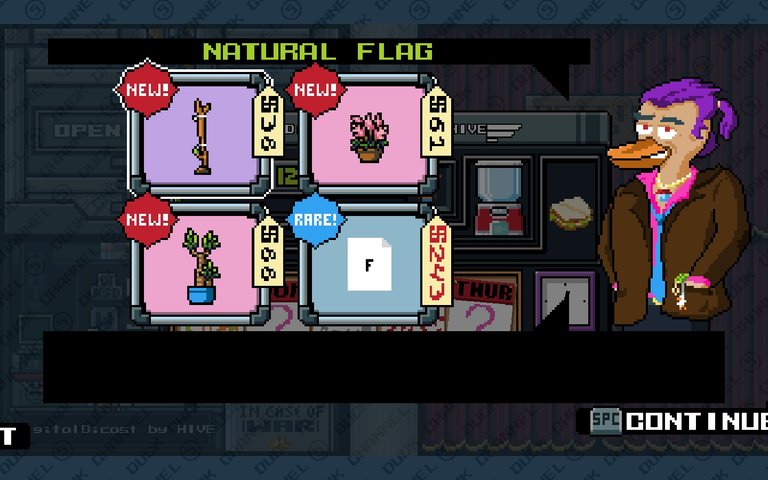Select the rare white paper item card
This screenshot has width=768, height=480.
[x=368, y=265]
